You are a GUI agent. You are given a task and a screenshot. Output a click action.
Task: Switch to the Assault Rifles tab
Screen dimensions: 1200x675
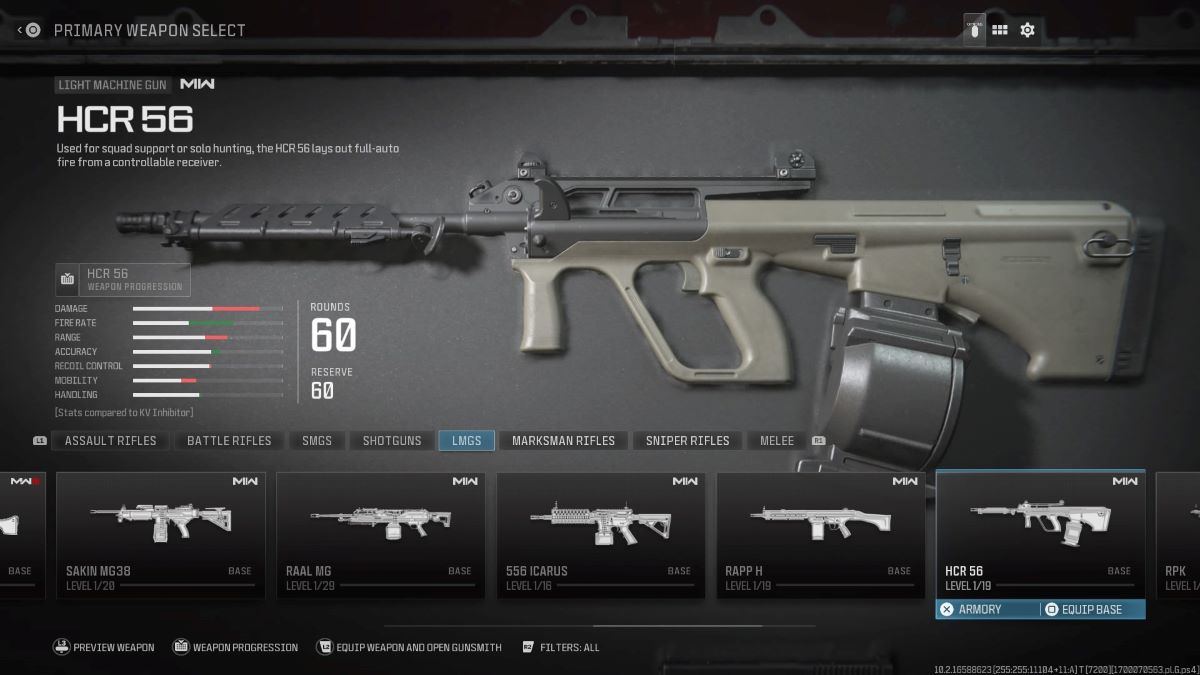(x=110, y=440)
